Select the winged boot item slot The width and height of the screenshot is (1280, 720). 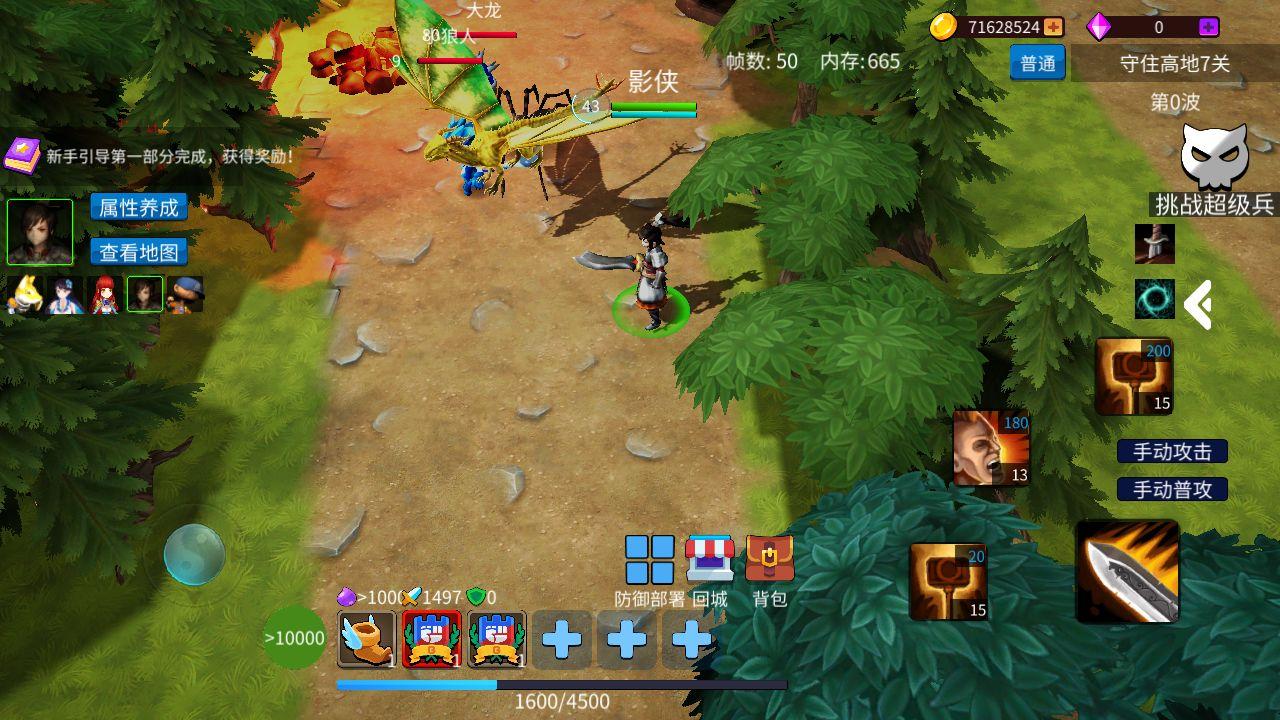coord(366,639)
